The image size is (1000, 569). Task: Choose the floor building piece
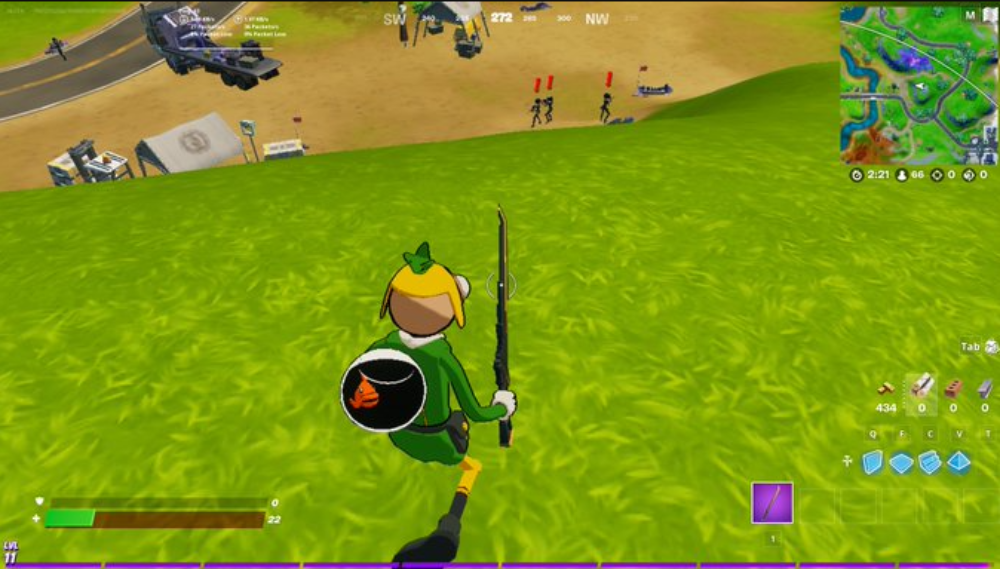click(x=901, y=463)
